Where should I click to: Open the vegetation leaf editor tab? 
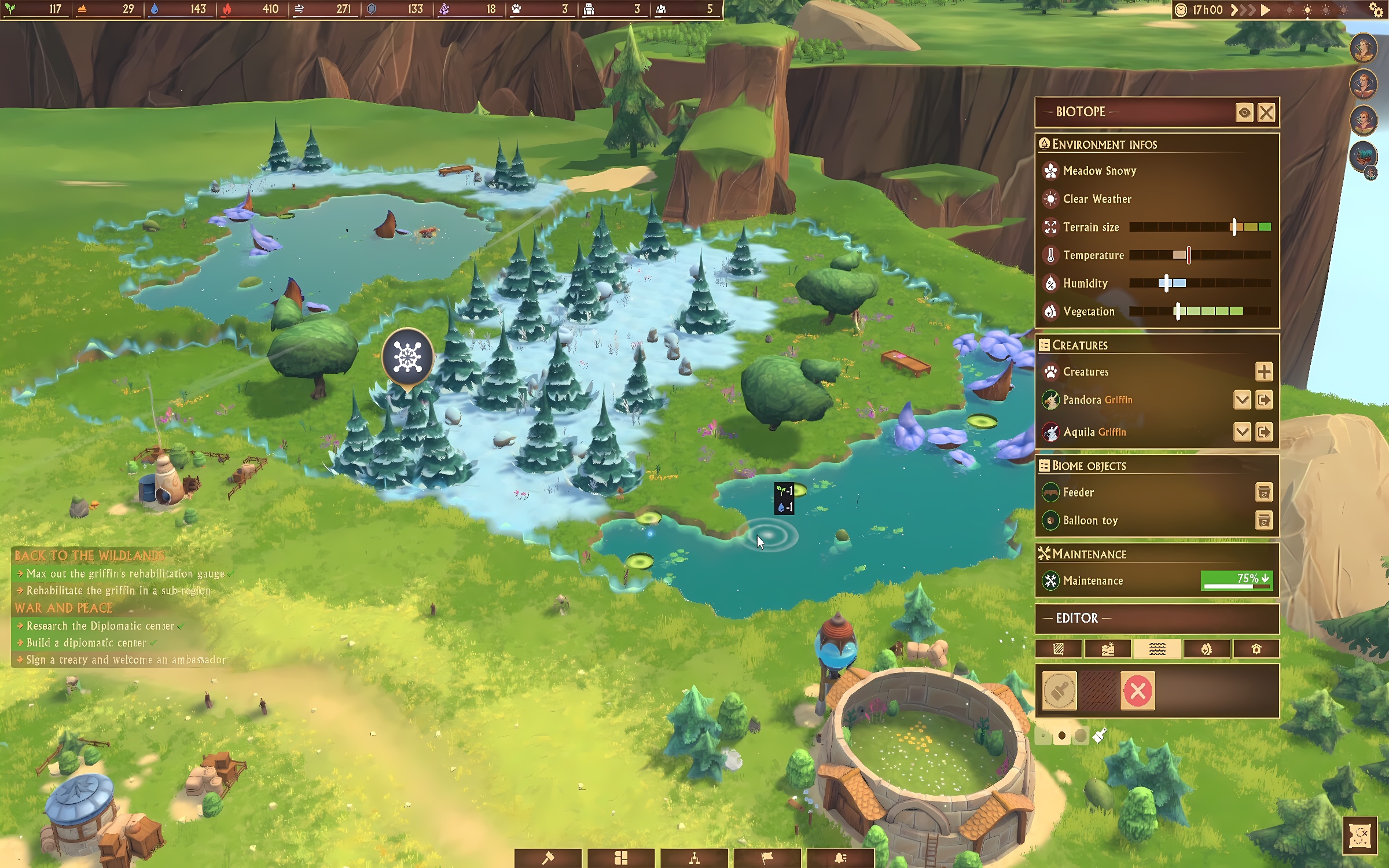click(1206, 649)
